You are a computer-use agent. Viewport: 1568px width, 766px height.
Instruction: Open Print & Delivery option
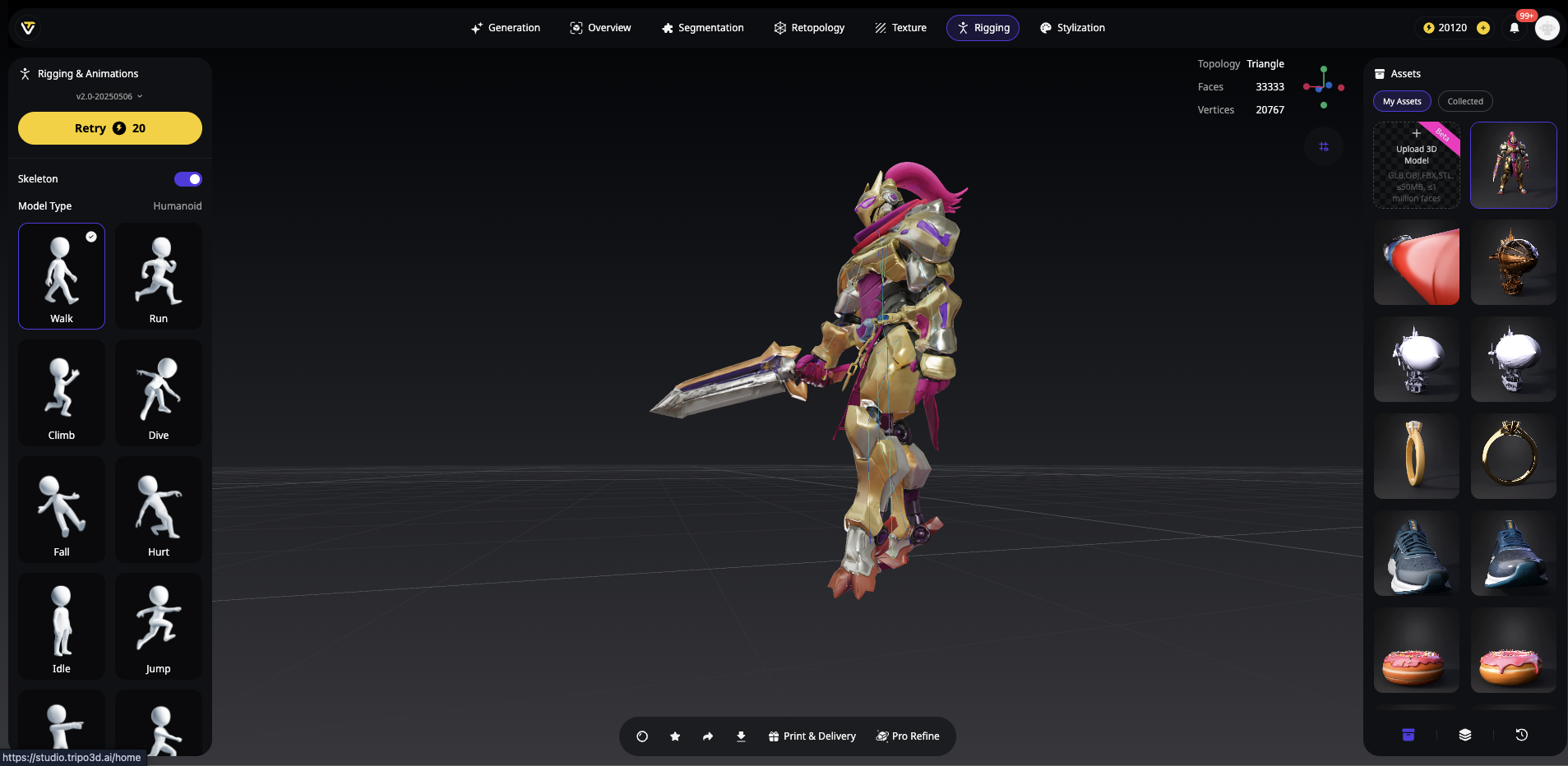pyautogui.click(x=812, y=736)
